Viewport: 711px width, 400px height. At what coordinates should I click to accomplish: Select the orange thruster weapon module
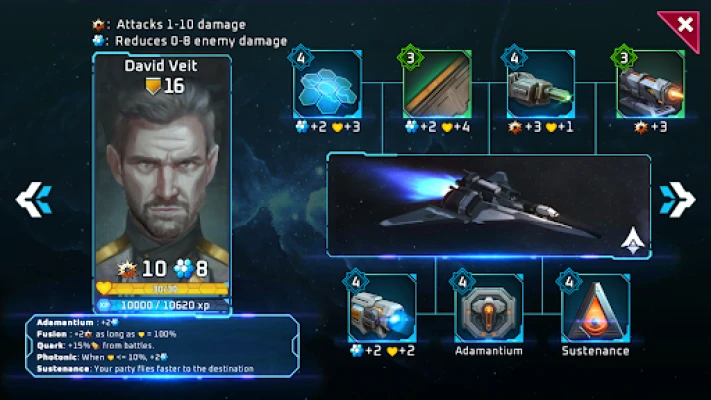pyautogui.click(x=650, y=86)
